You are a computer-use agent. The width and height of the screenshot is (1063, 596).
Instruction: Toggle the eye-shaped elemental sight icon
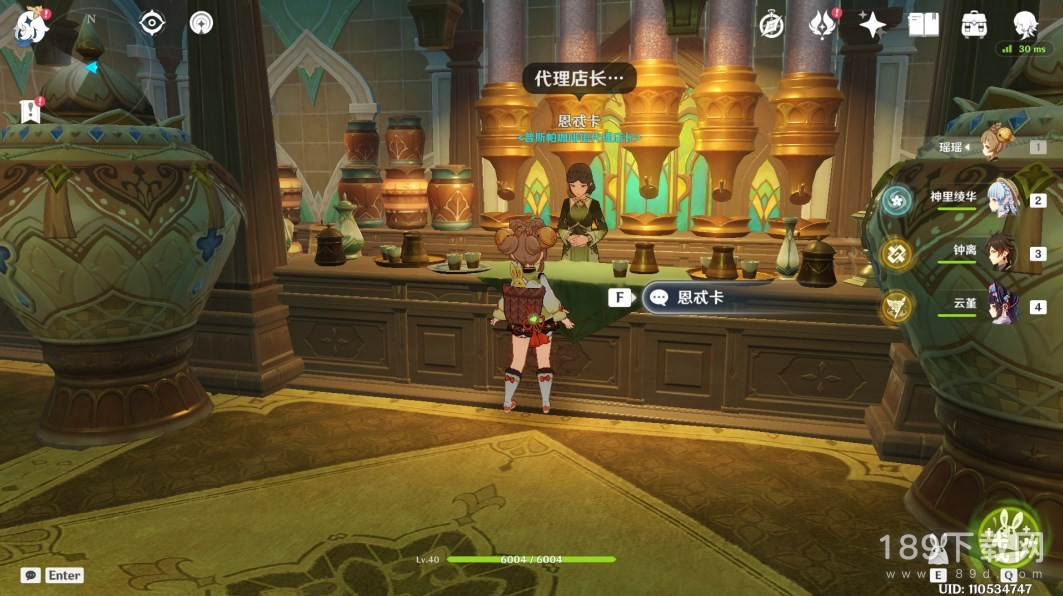coord(152,23)
